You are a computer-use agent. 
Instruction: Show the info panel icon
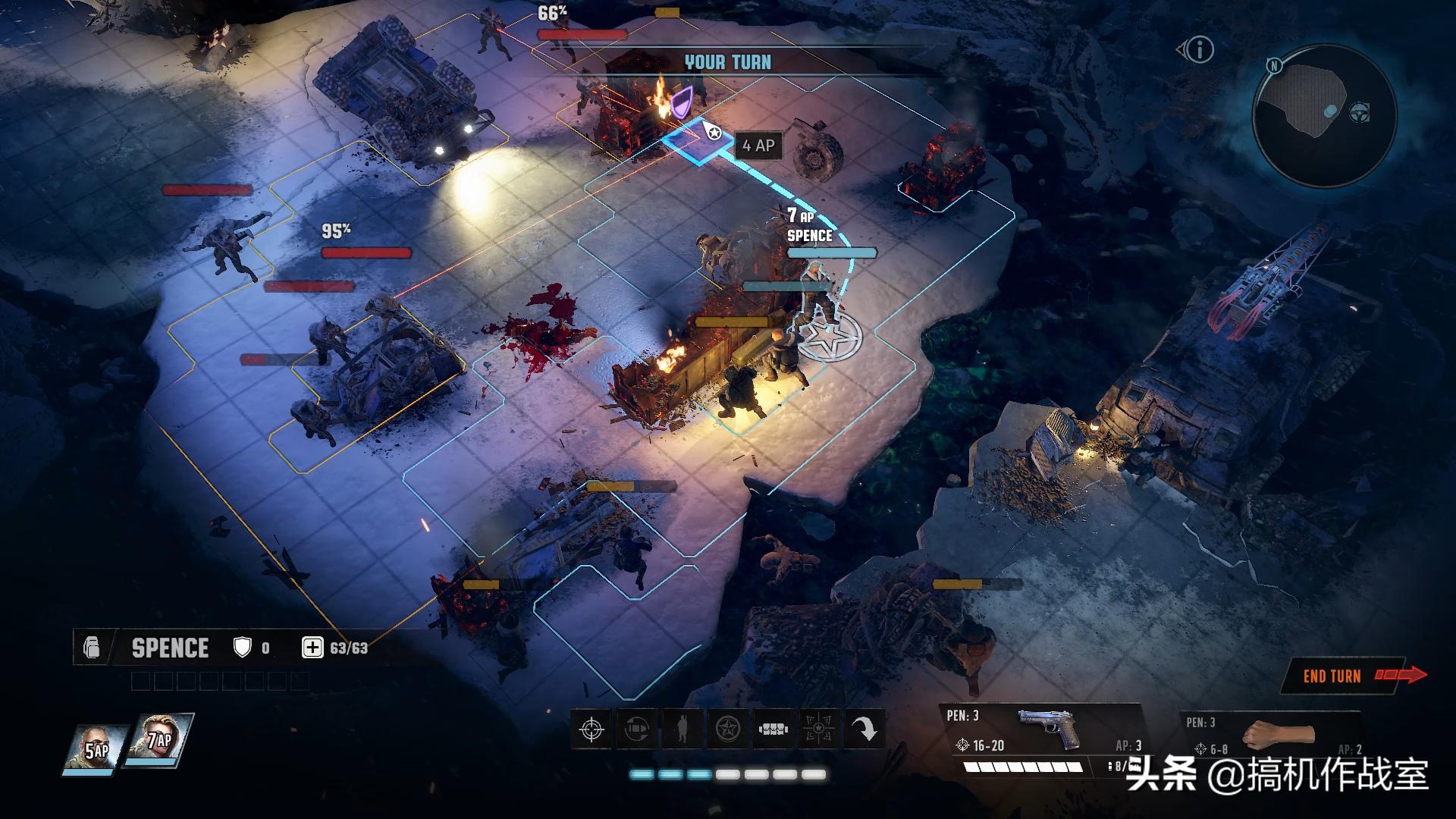(x=1200, y=50)
